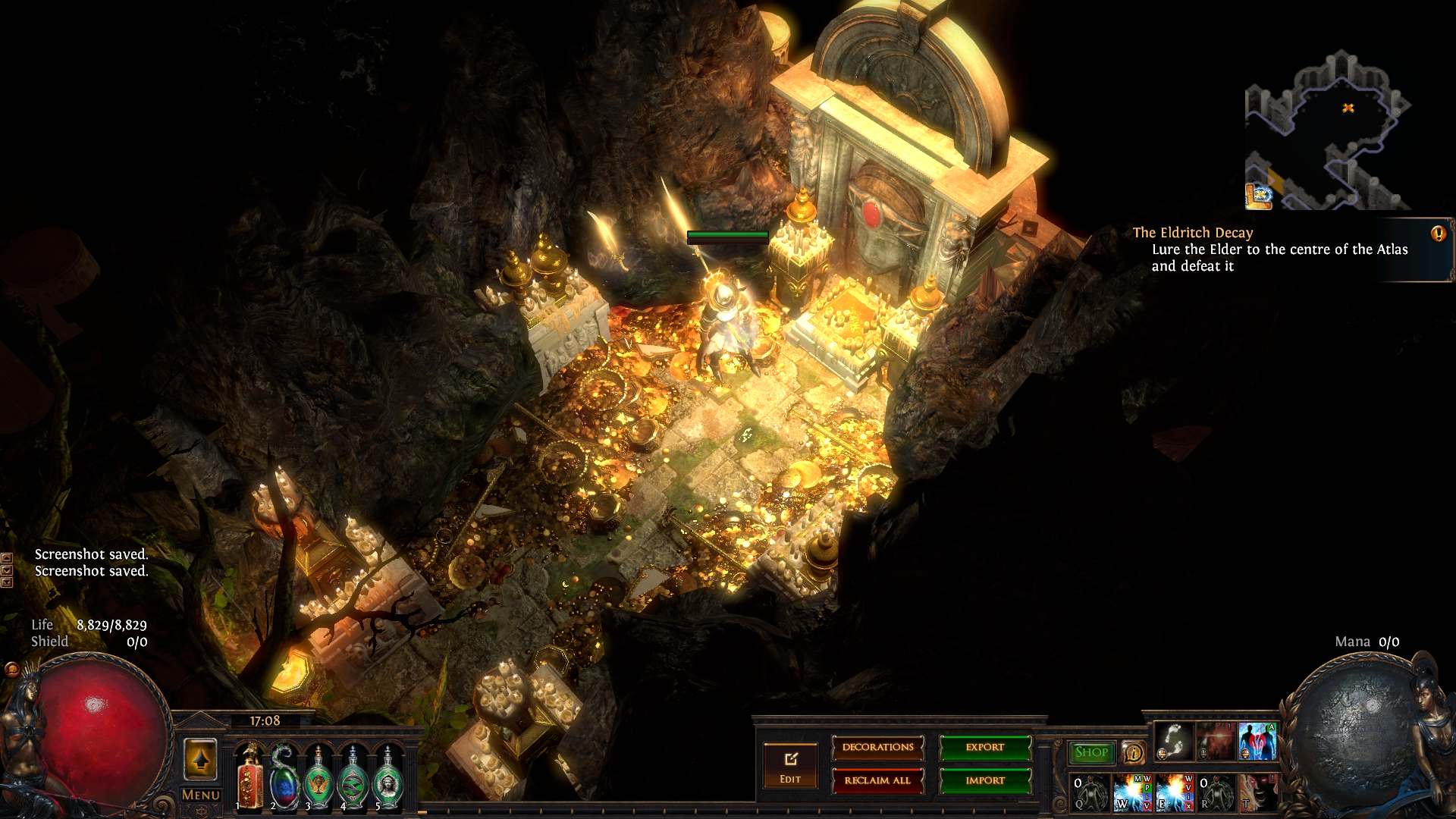1456x819 pixels.
Task: Click the gold info speech-bubble icon
Action: point(1133,752)
